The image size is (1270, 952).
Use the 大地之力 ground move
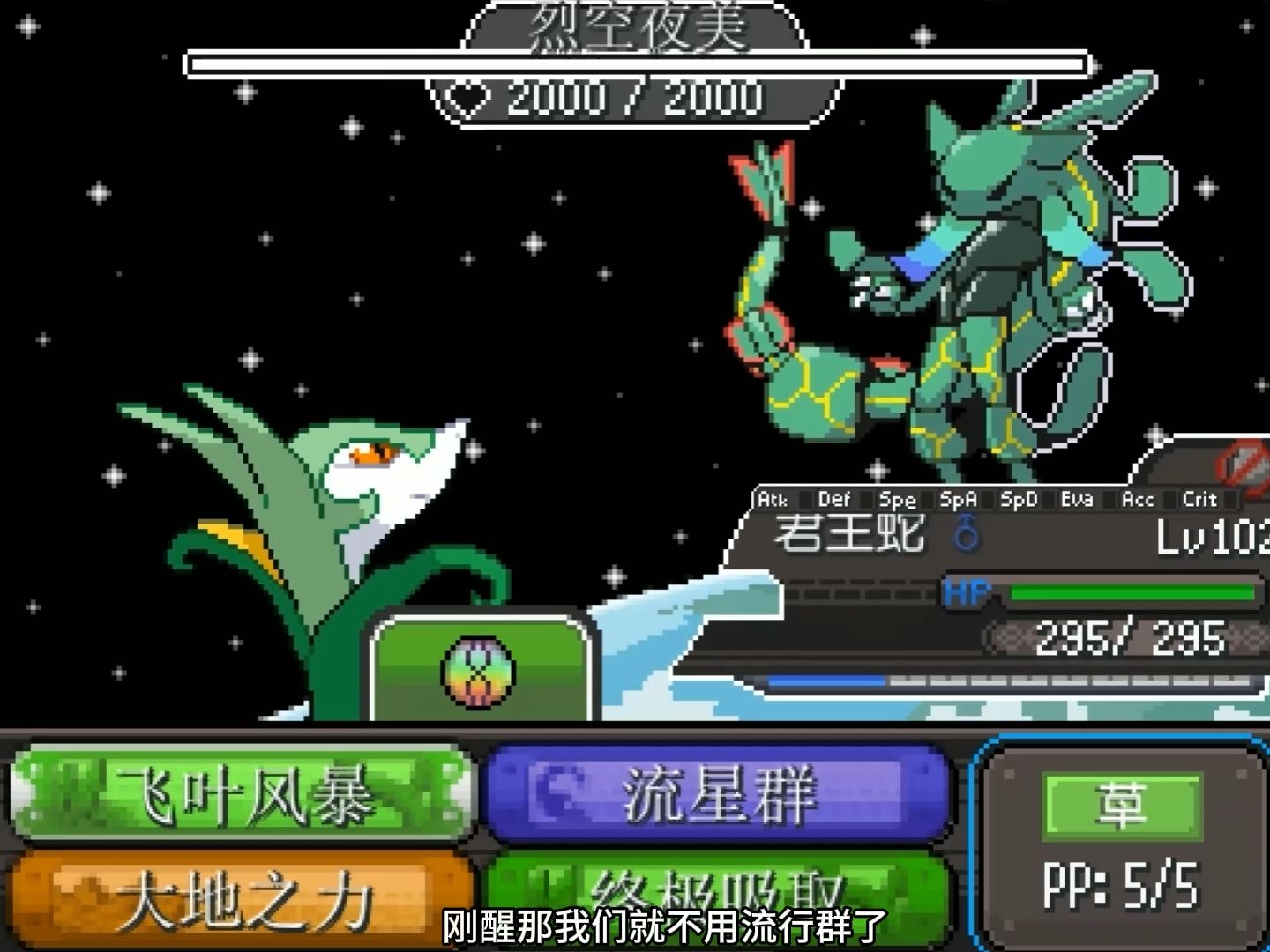click(x=243, y=897)
